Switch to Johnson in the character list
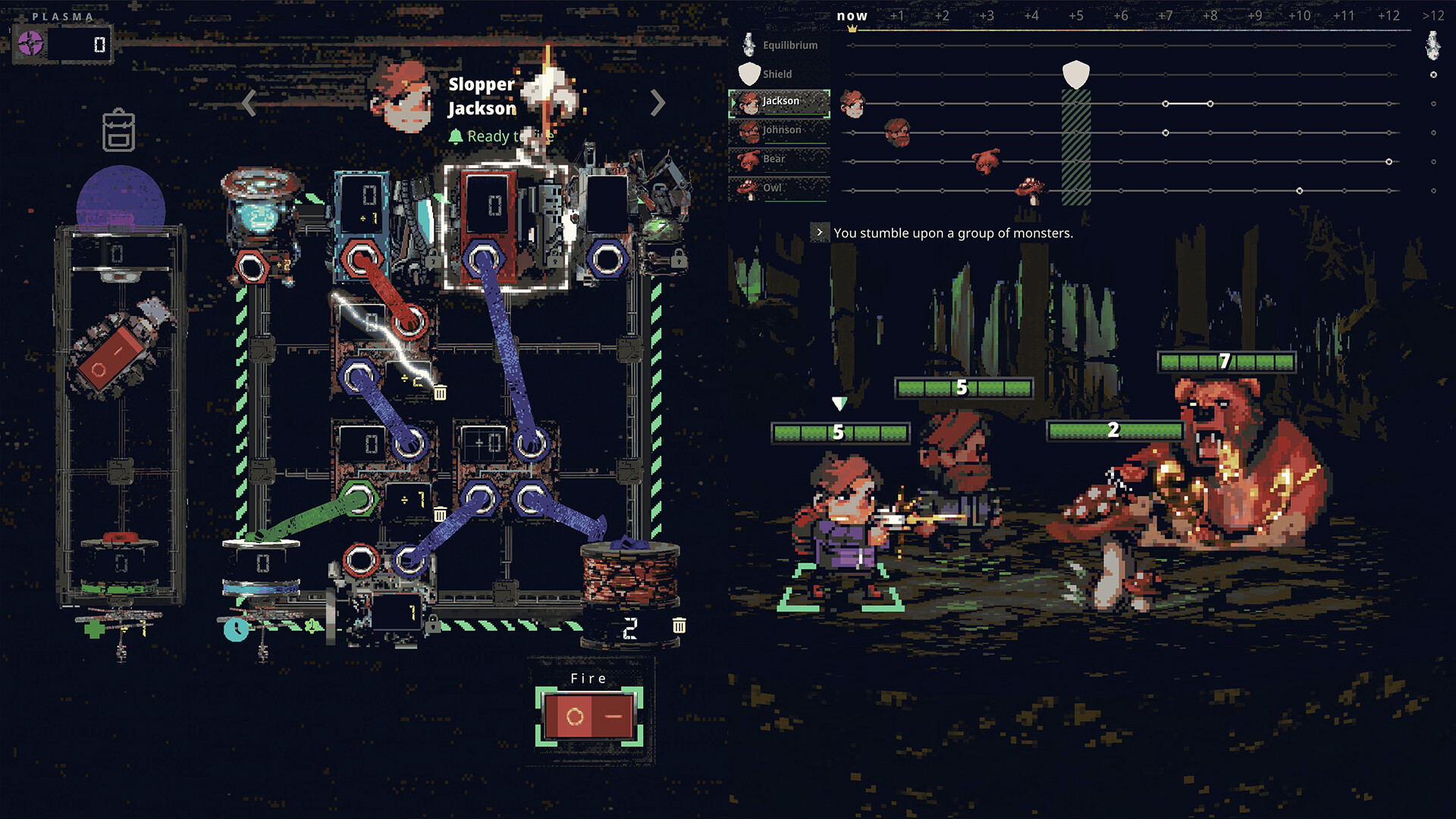Viewport: 1456px width, 819px height. point(781,130)
